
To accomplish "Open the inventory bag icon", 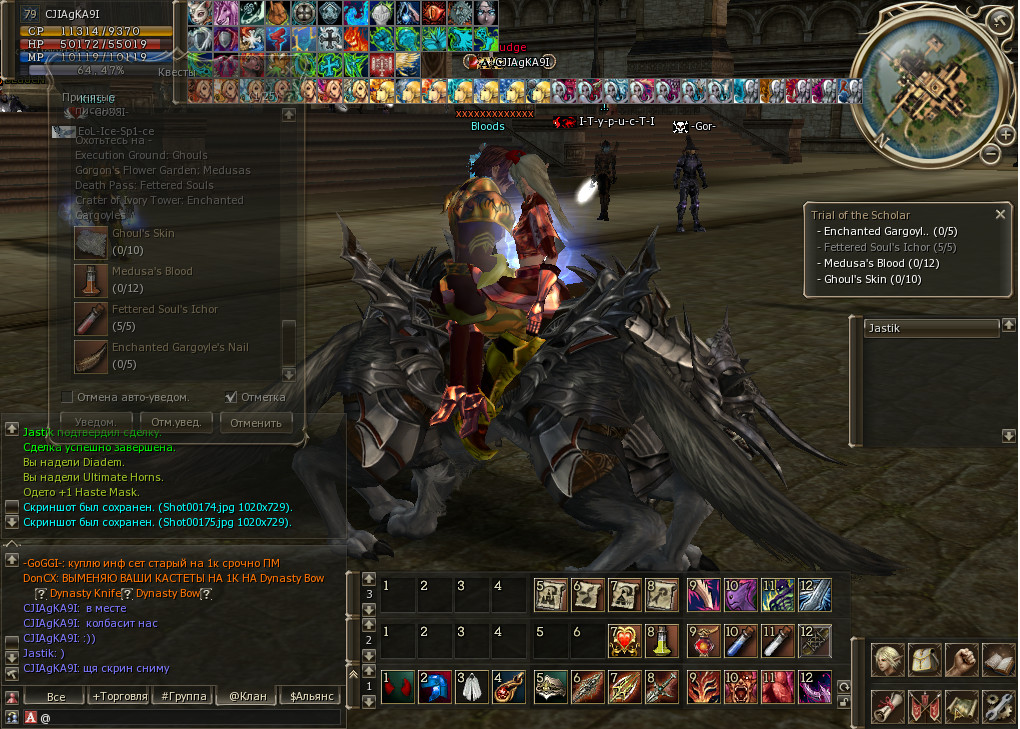I will [x=924, y=658].
